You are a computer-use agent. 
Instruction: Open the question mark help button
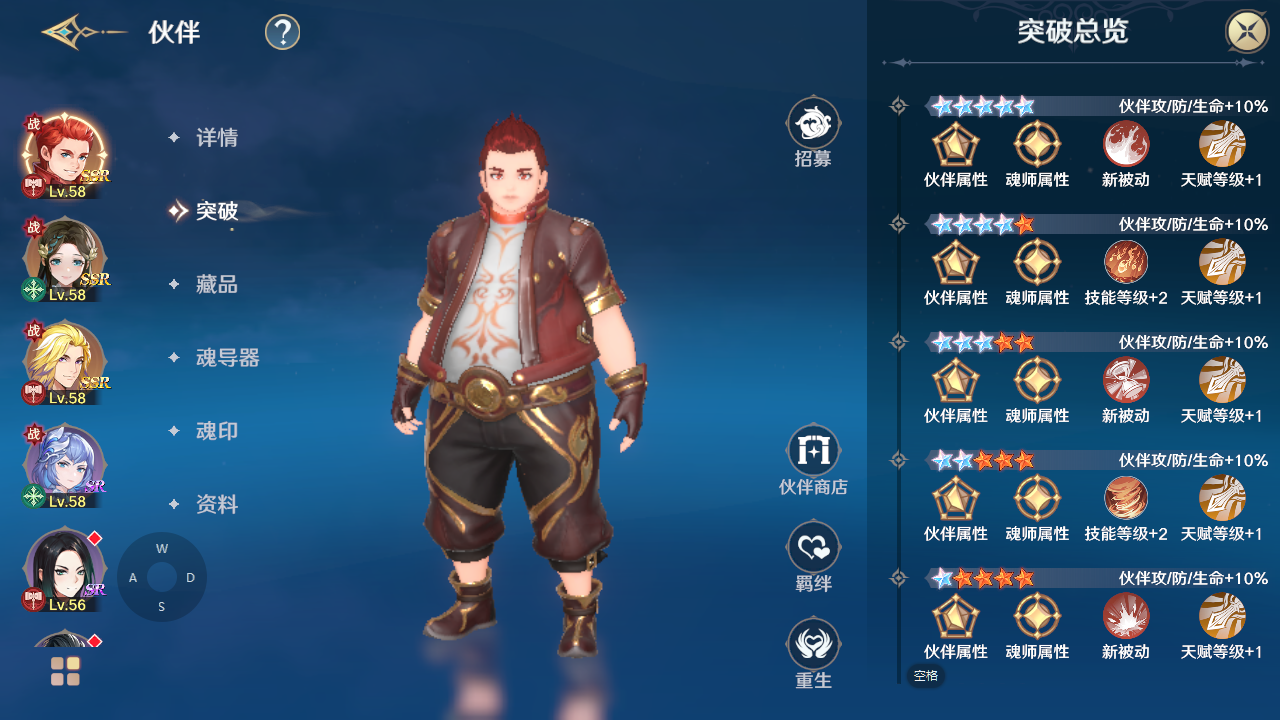283,32
